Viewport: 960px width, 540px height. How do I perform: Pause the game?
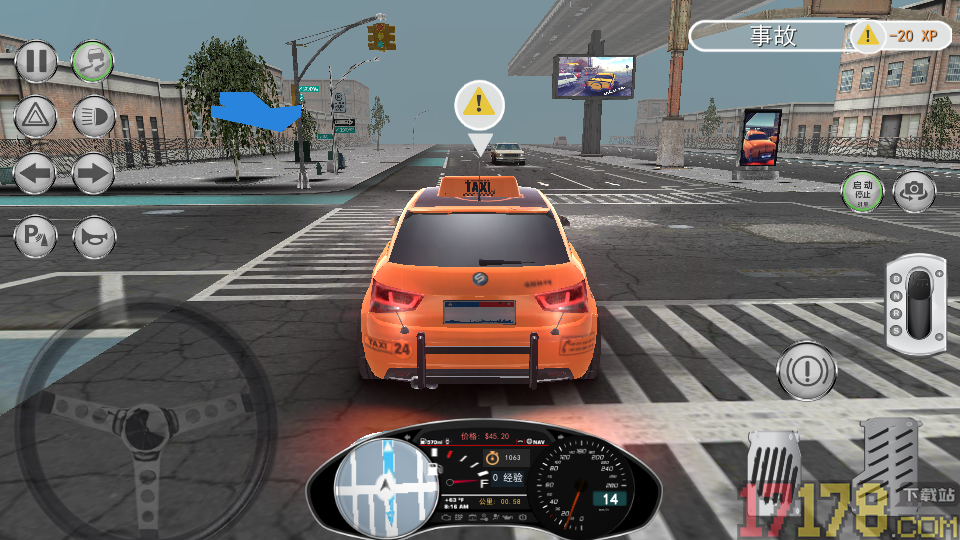point(36,62)
